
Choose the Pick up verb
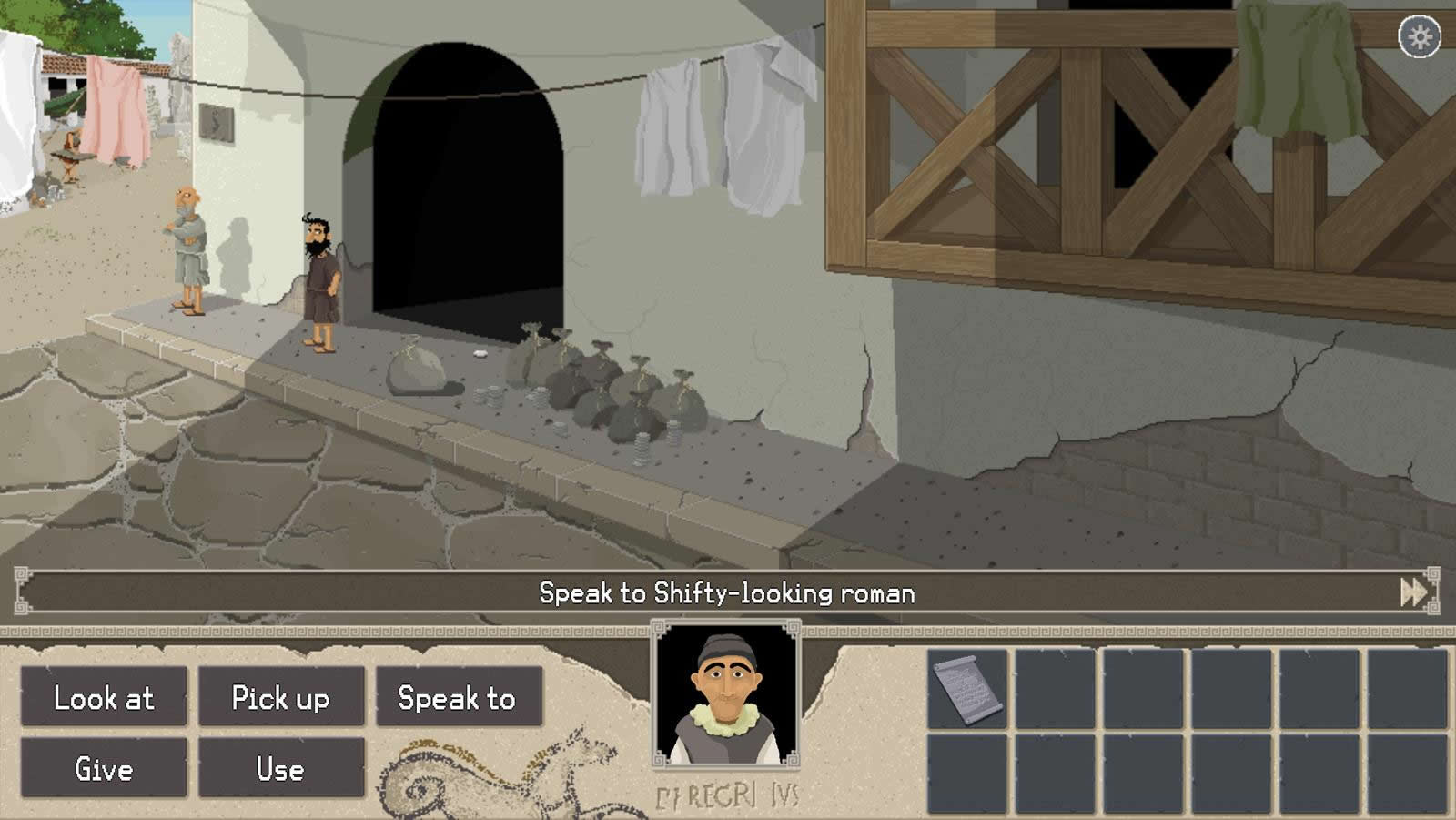[x=280, y=697]
